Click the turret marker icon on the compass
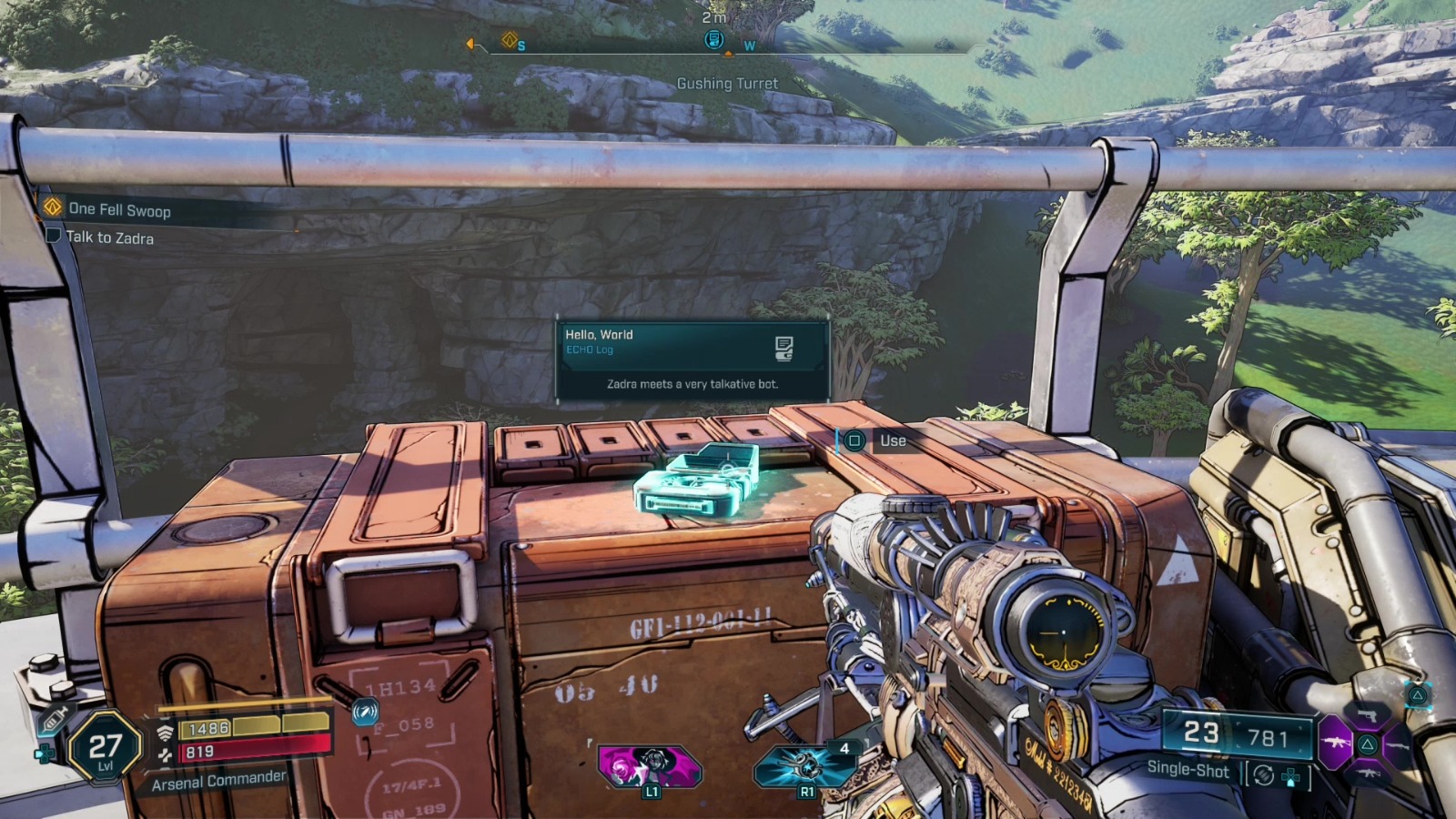 (x=715, y=40)
